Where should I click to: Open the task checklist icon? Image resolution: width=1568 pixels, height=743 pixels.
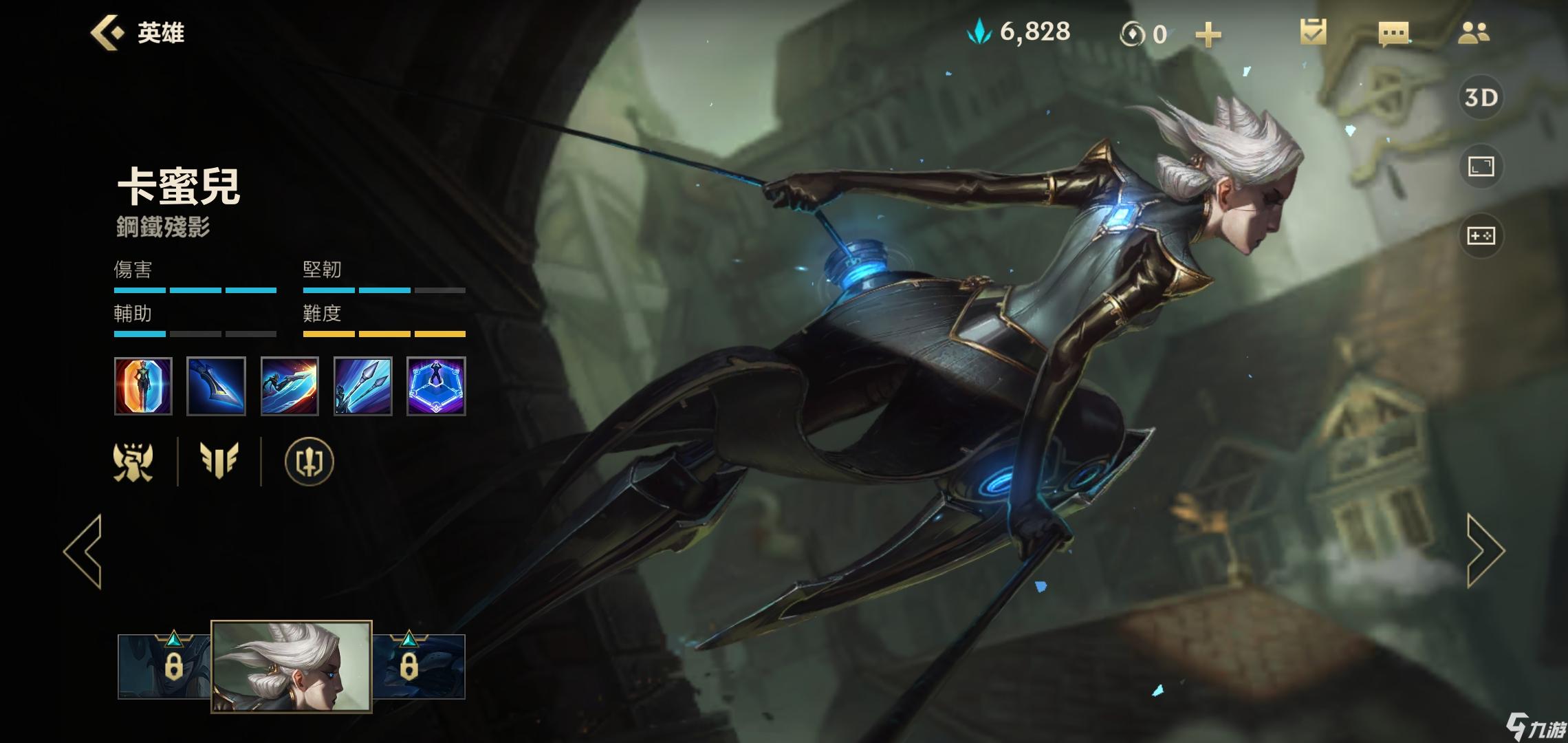coord(1313,32)
